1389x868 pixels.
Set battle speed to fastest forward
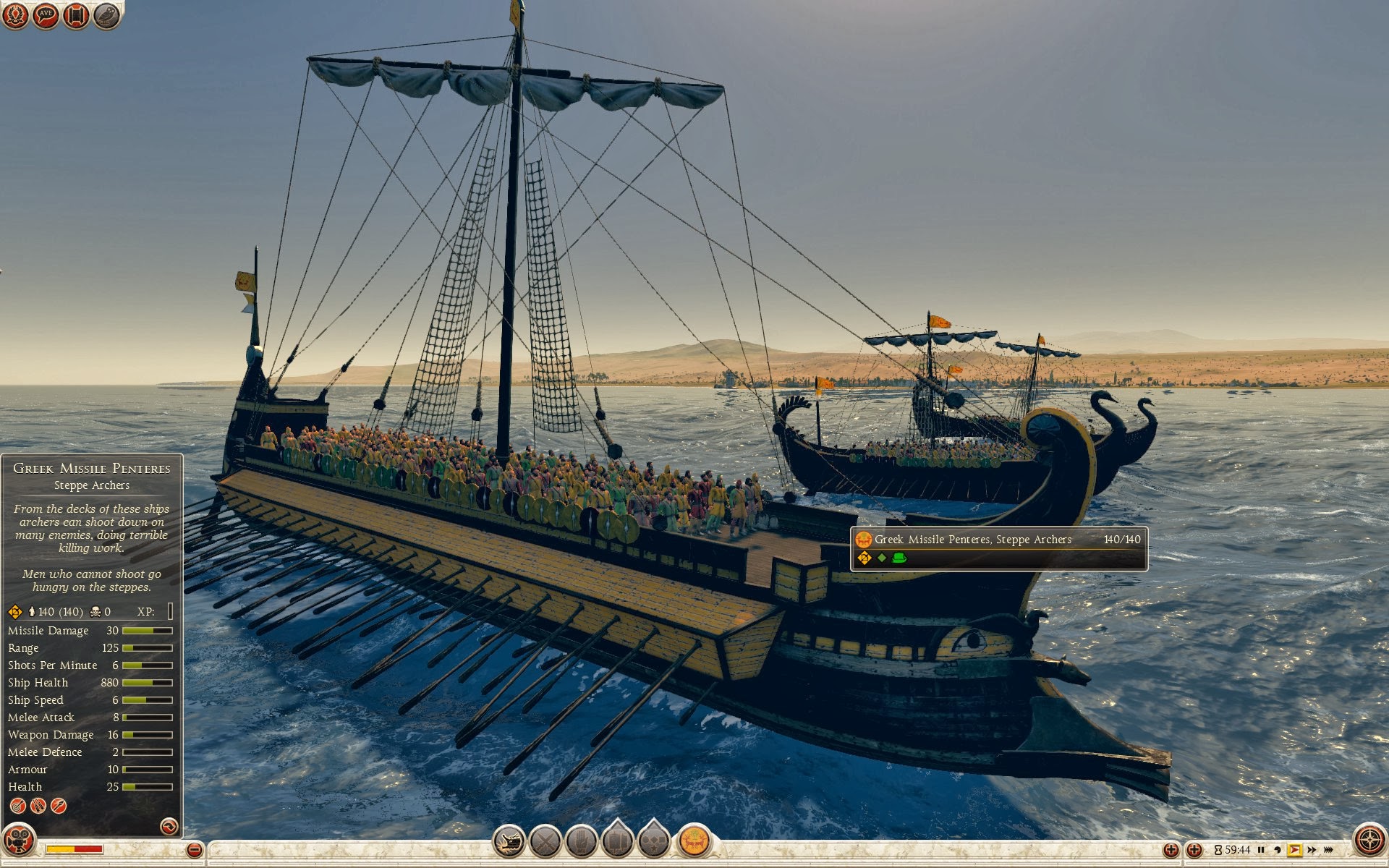click(x=1328, y=850)
